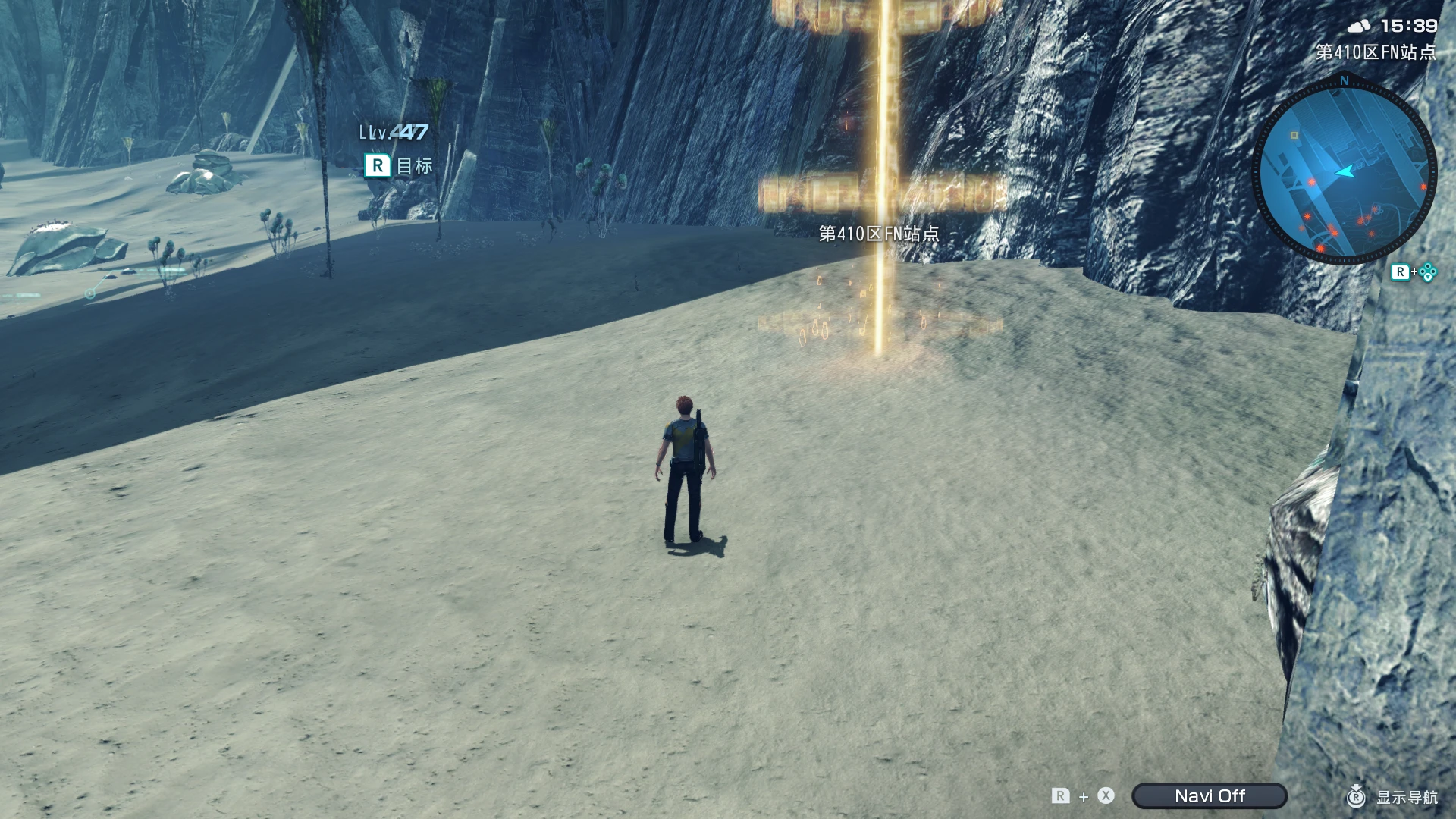Click the R + X key combo prompt

(1084, 796)
